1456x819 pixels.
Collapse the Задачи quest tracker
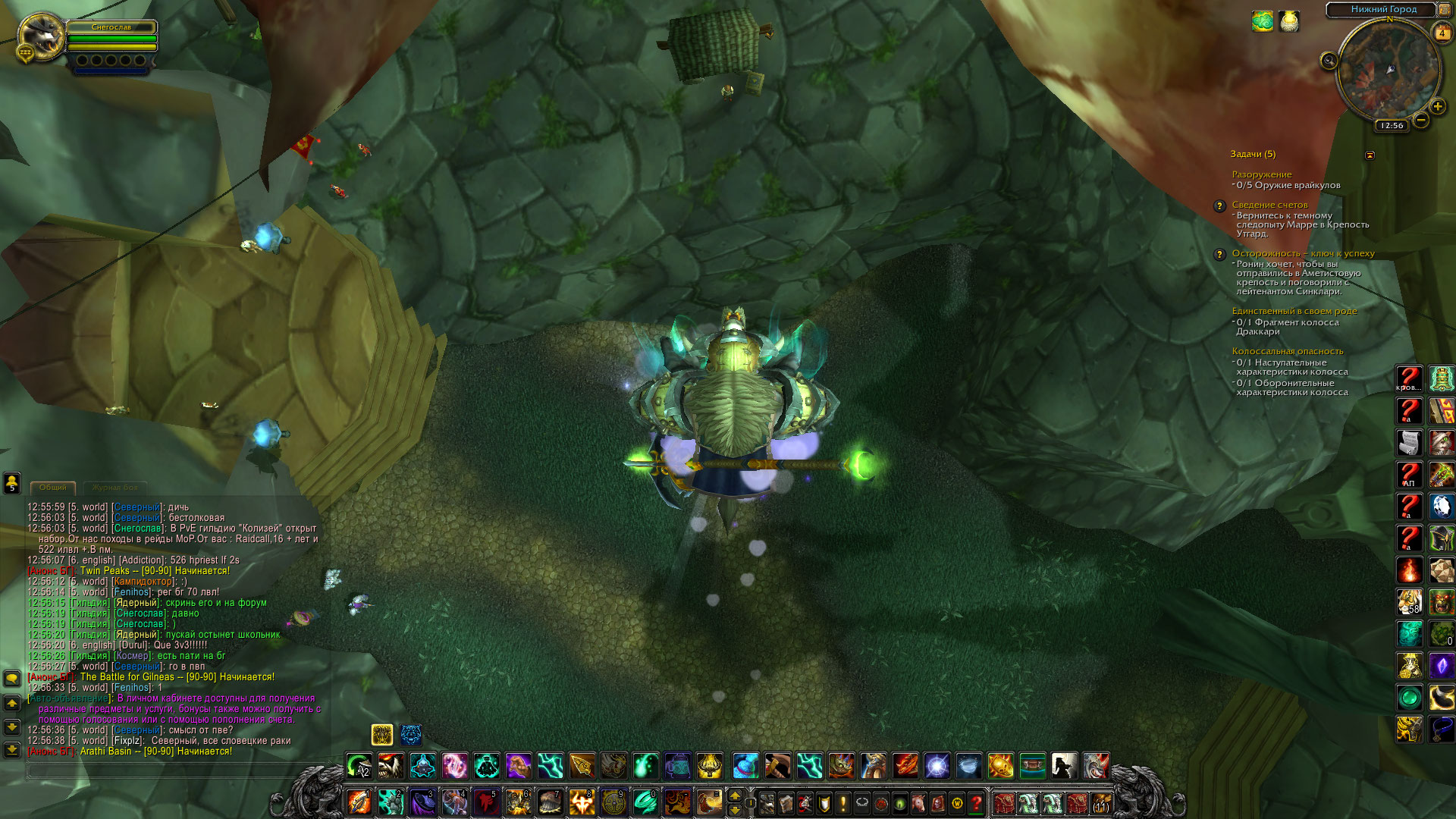pyautogui.click(x=1370, y=155)
